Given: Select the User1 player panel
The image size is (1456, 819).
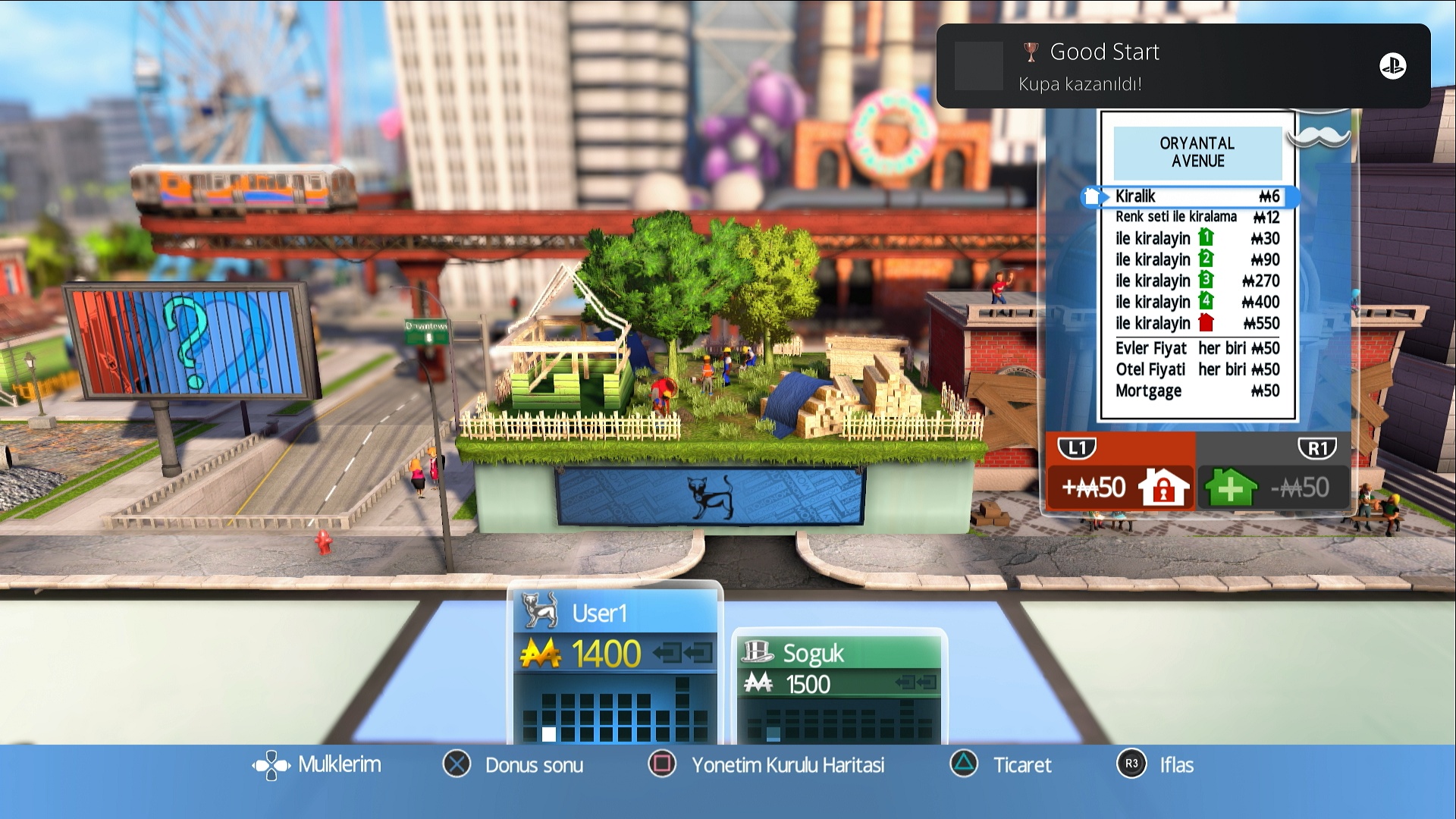Looking at the screenshot, I should 615,661.
